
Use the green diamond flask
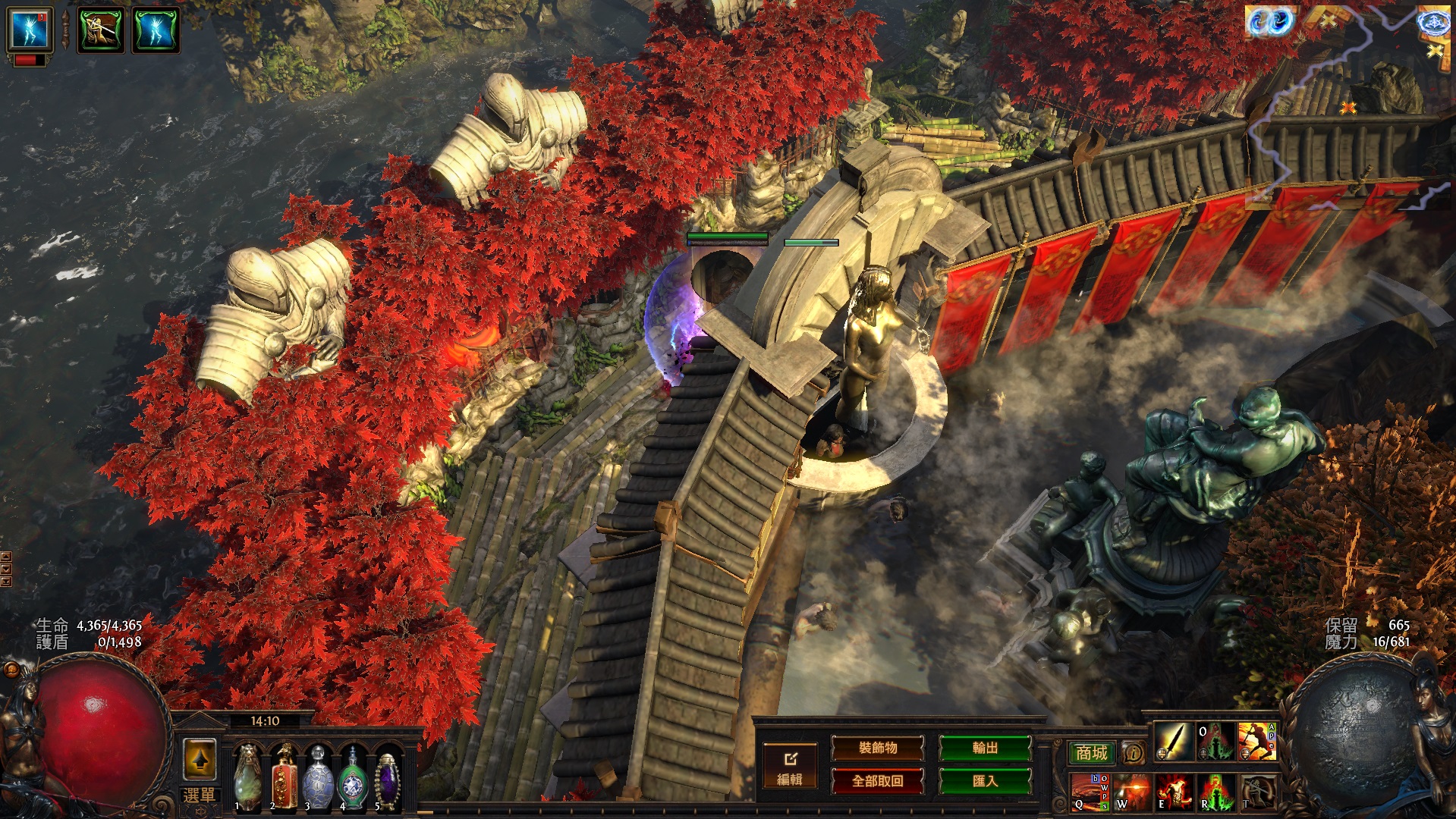pyautogui.click(x=353, y=775)
